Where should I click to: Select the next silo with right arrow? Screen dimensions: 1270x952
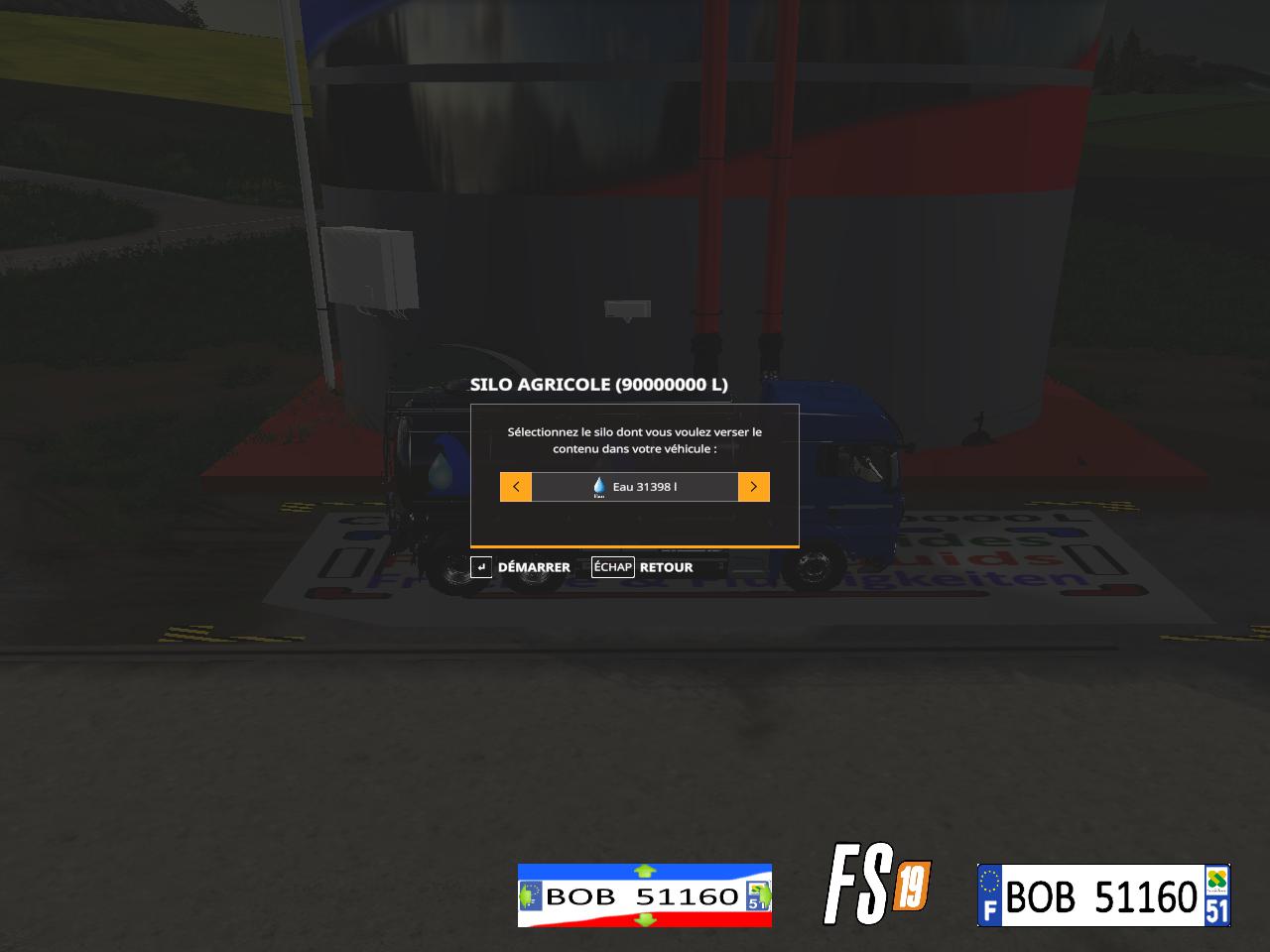753,487
